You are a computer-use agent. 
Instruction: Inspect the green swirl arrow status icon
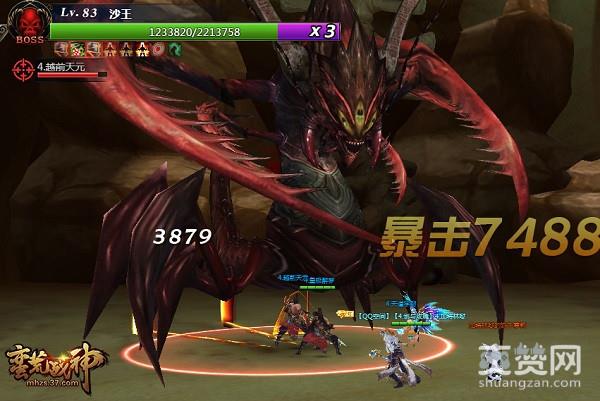(x=173, y=48)
